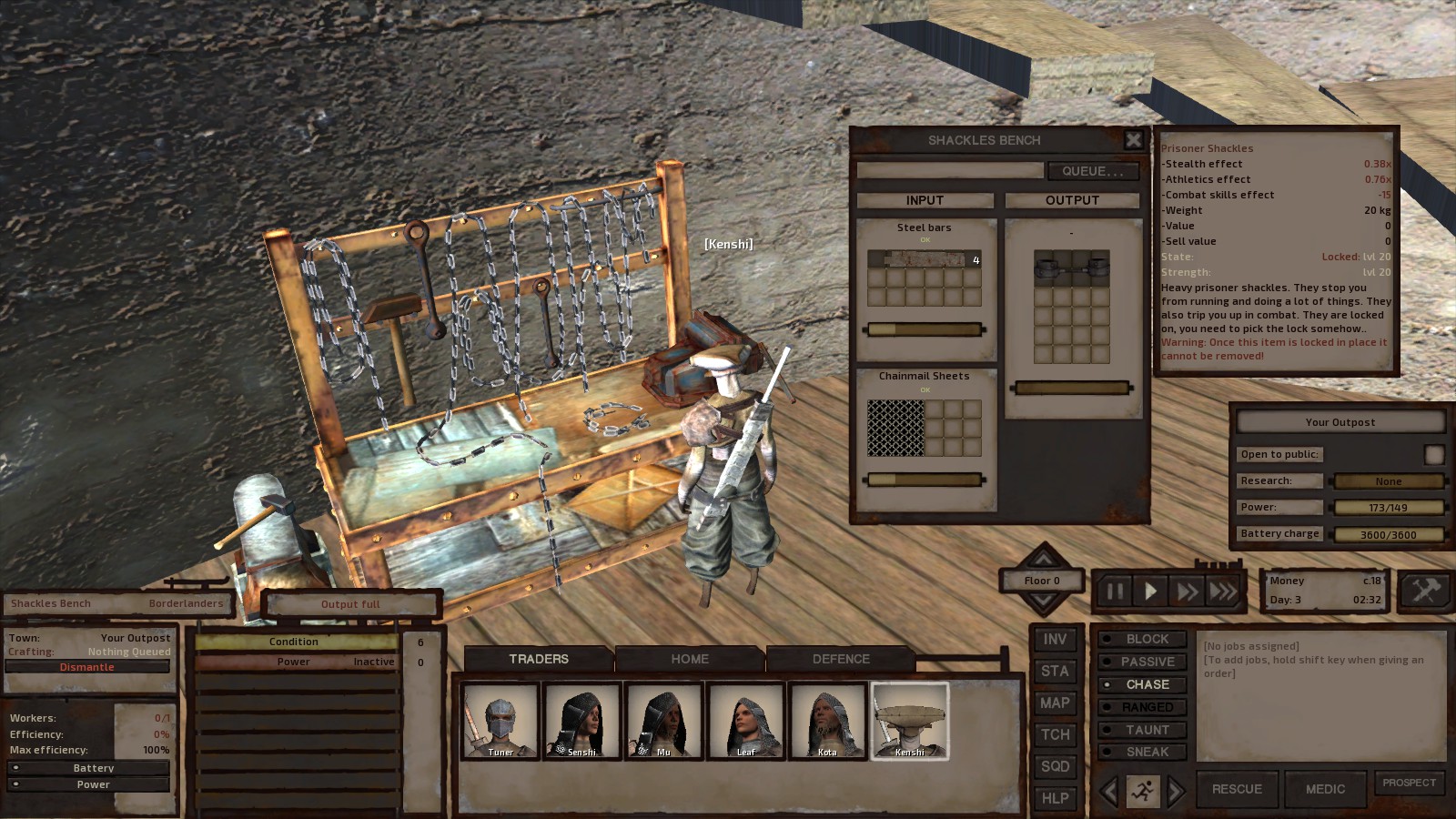Open help using the HLP icon
Screen dimensions: 1456x819
point(1056,798)
